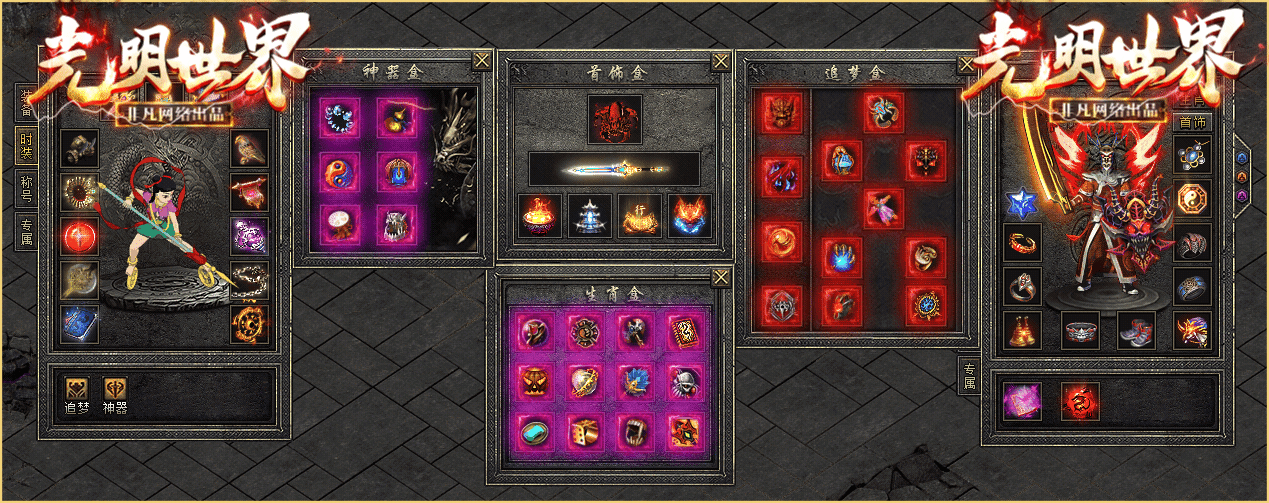Select the pumpkin face slot in 生肖盒

535,379
